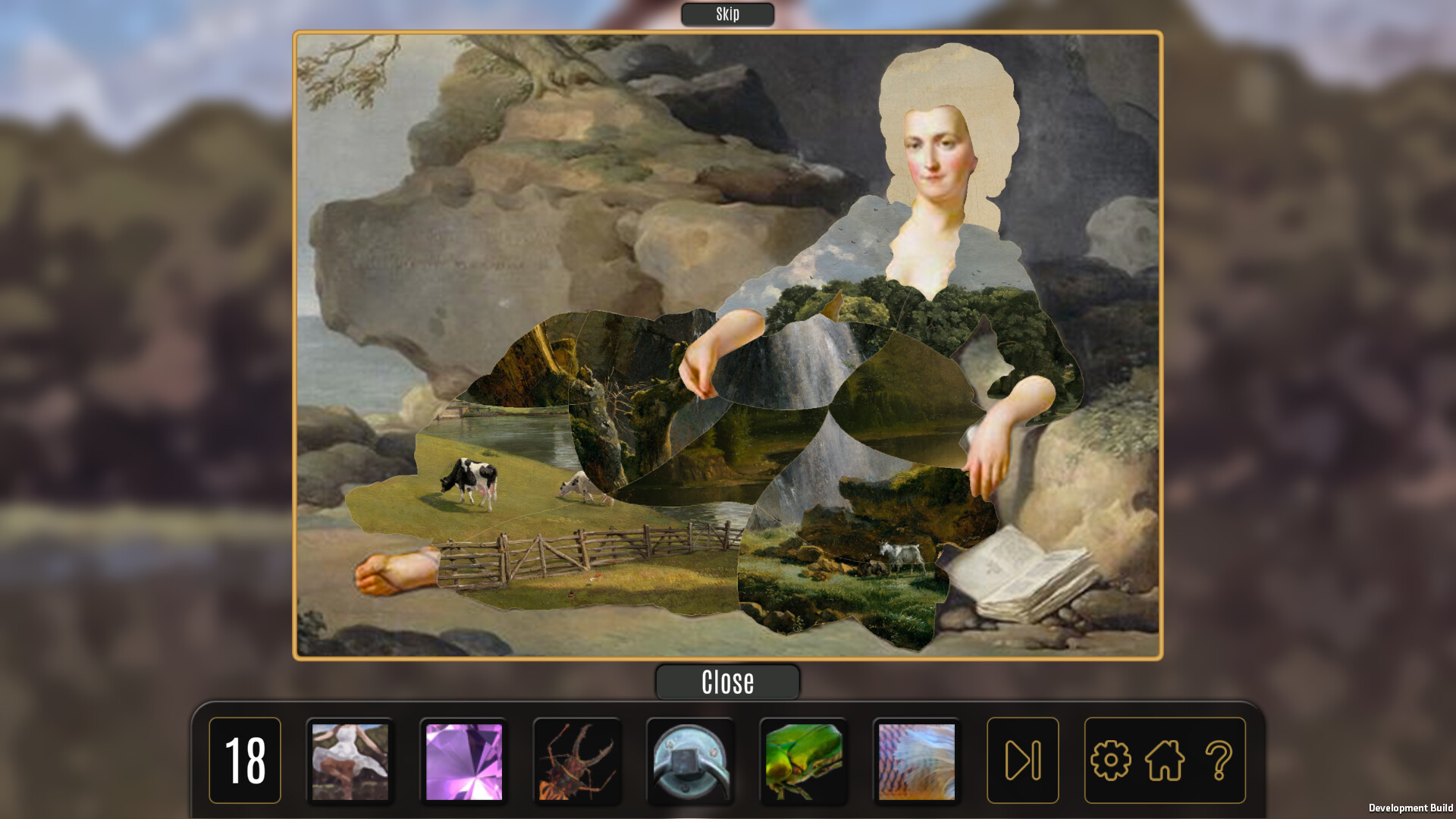Open the purple gemstone puzzle thumbnail
This screenshot has height=819, width=1456.
[463, 759]
